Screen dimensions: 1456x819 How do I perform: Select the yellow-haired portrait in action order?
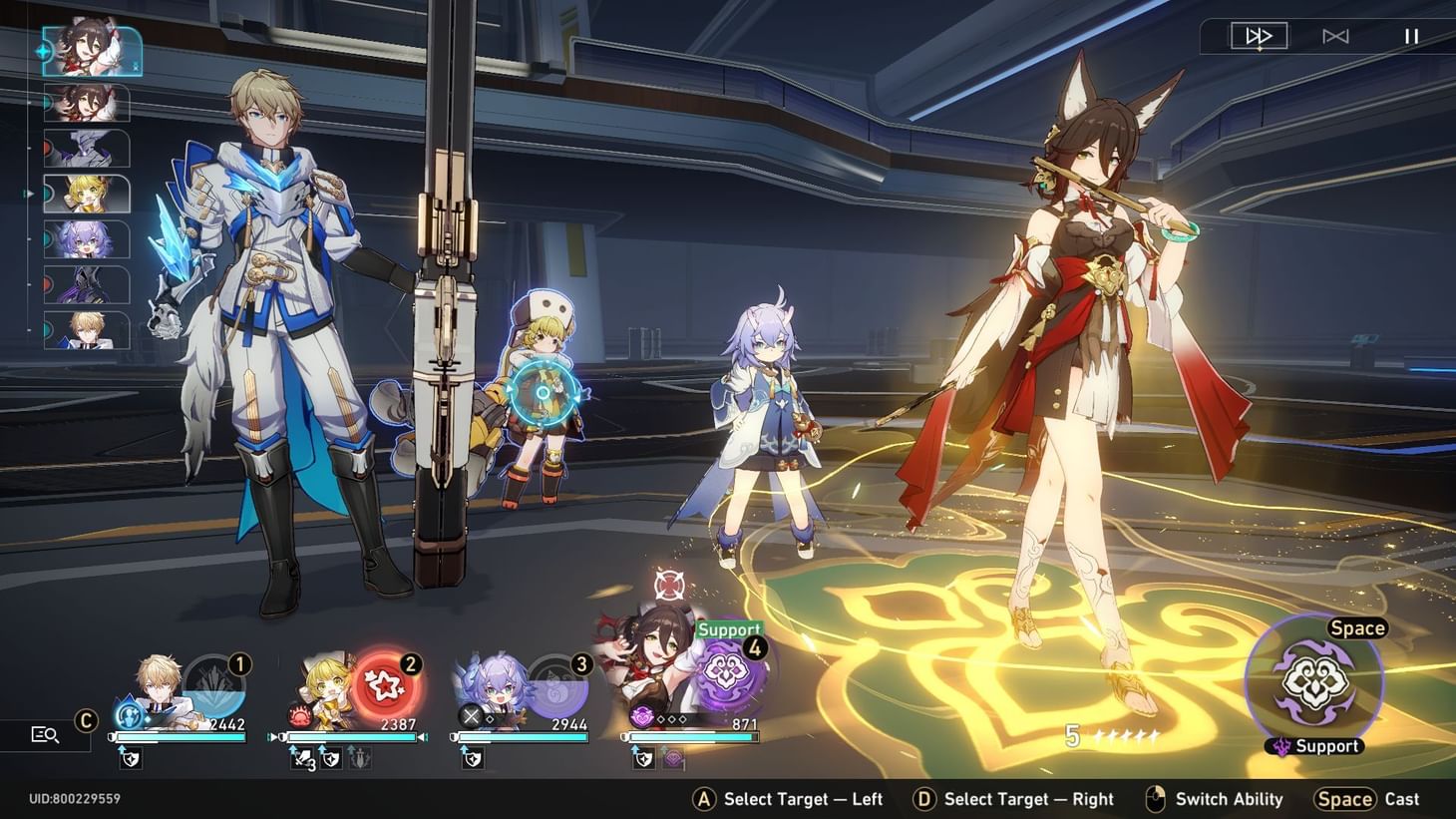click(x=88, y=194)
